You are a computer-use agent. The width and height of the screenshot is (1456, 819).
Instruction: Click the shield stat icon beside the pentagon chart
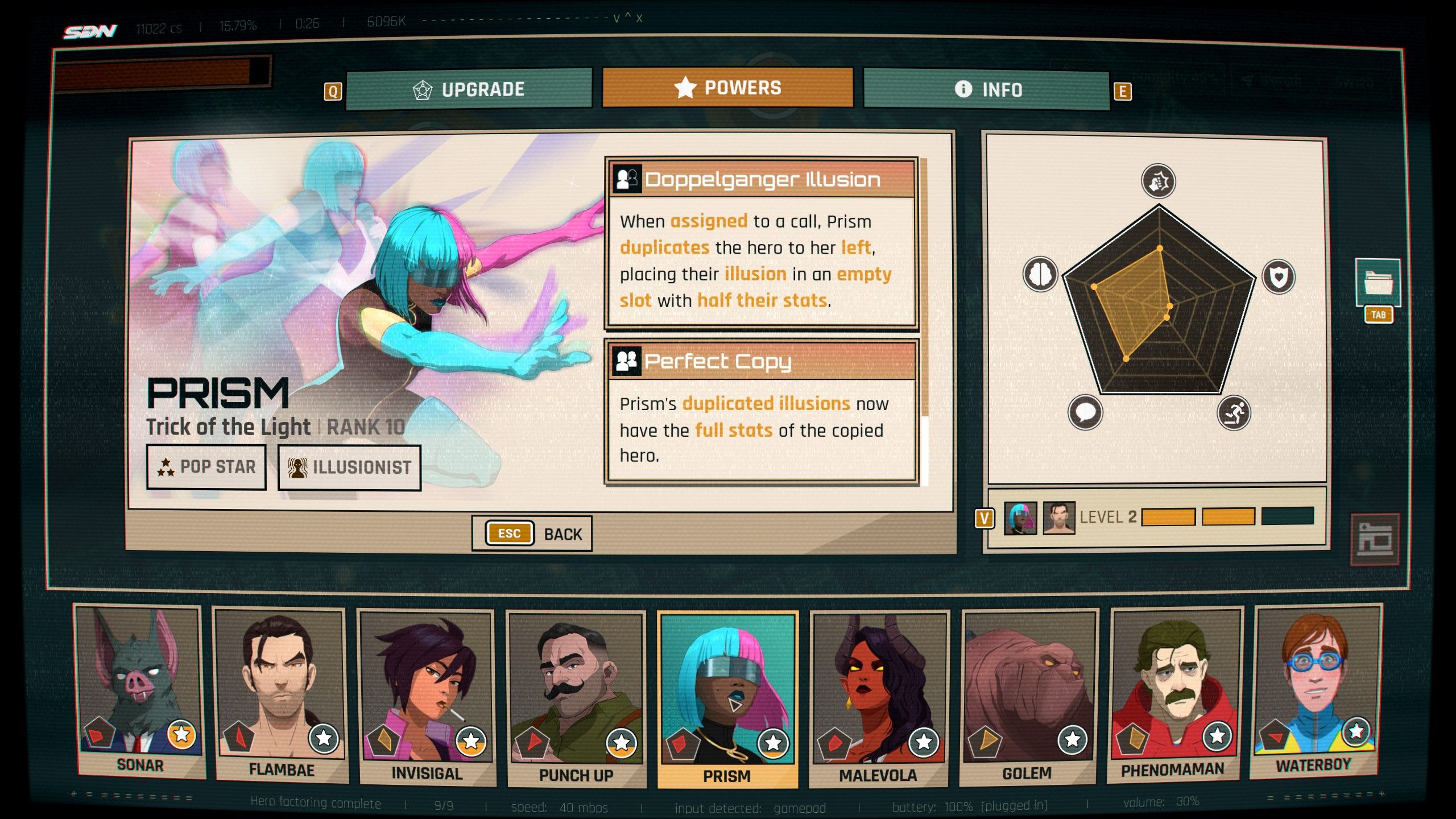click(x=1279, y=277)
